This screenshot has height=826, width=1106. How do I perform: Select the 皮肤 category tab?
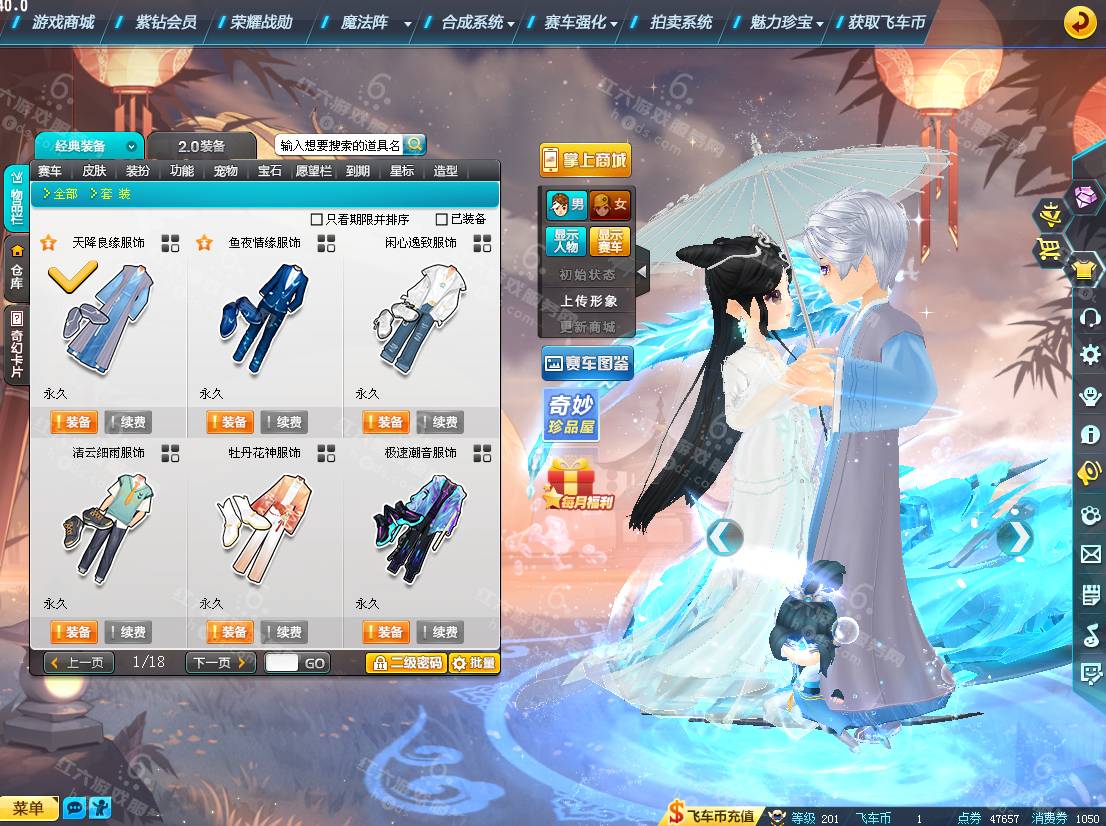pos(94,171)
